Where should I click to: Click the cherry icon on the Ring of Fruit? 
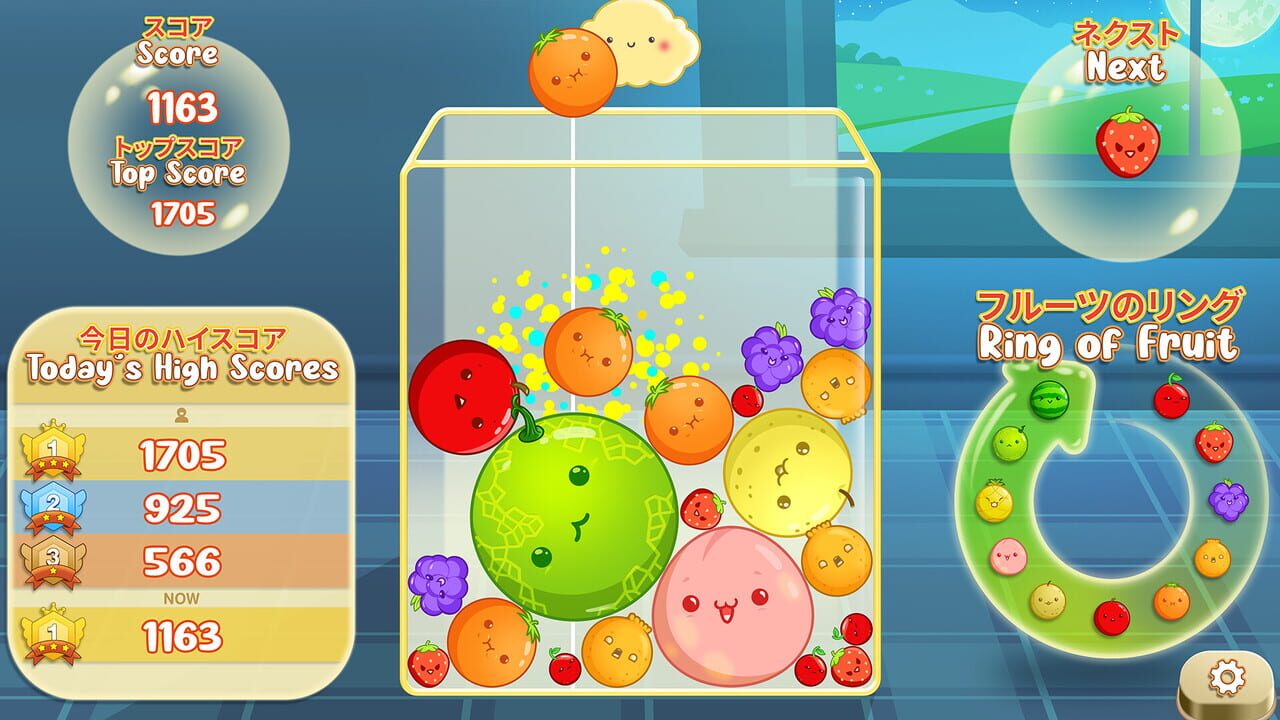pos(1171,398)
